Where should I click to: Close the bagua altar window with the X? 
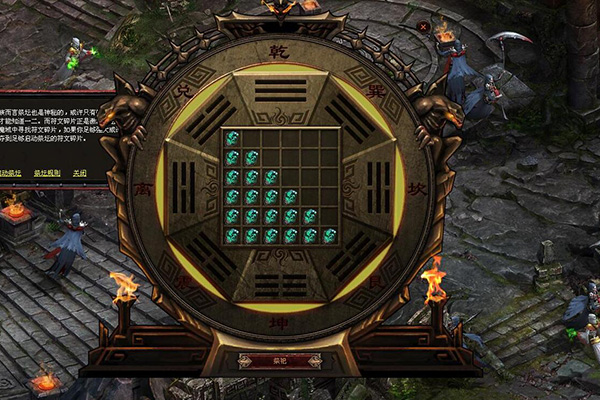coord(423,27)
